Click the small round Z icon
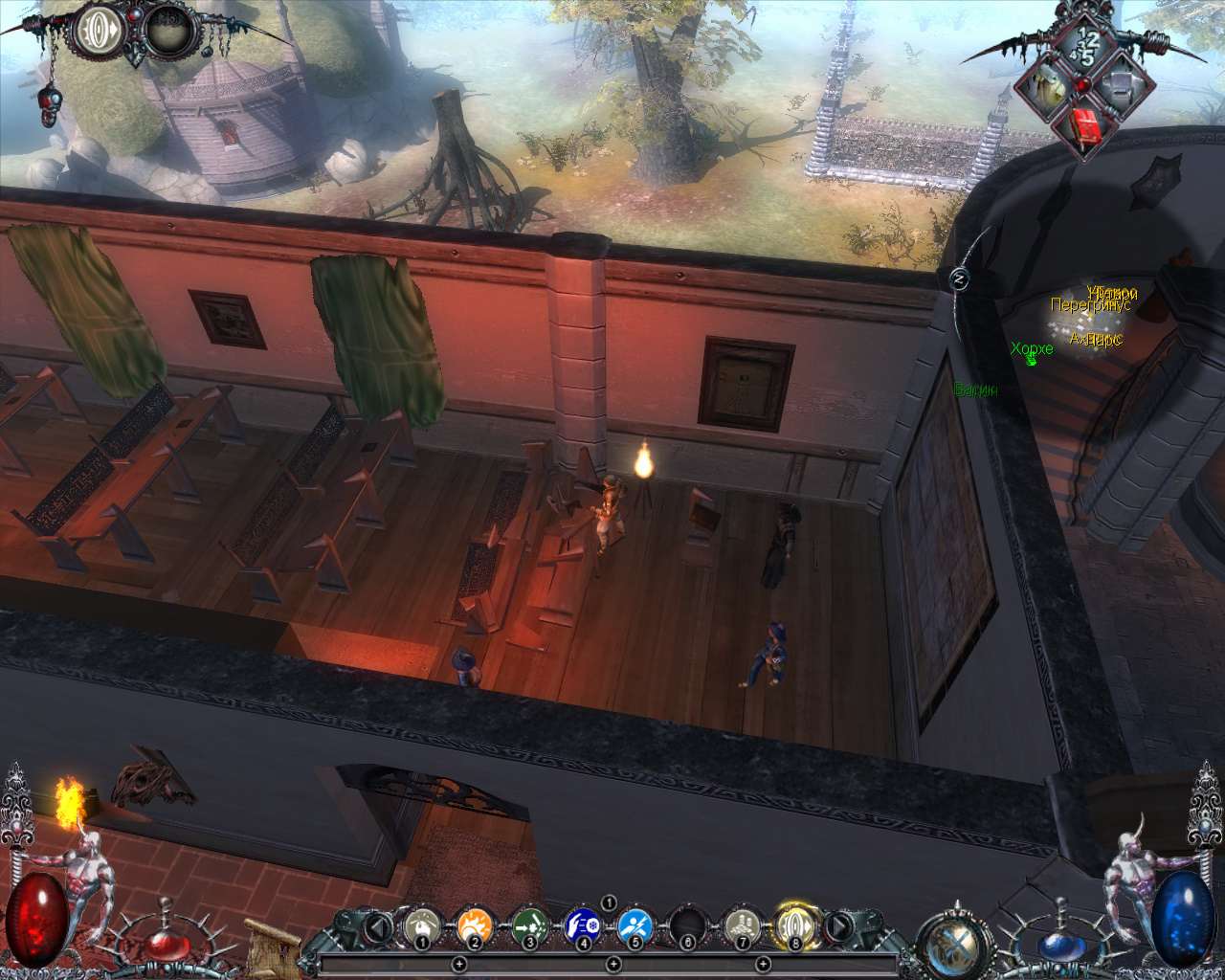Screen dimensions: 1225x980 [x=960, y=278]
